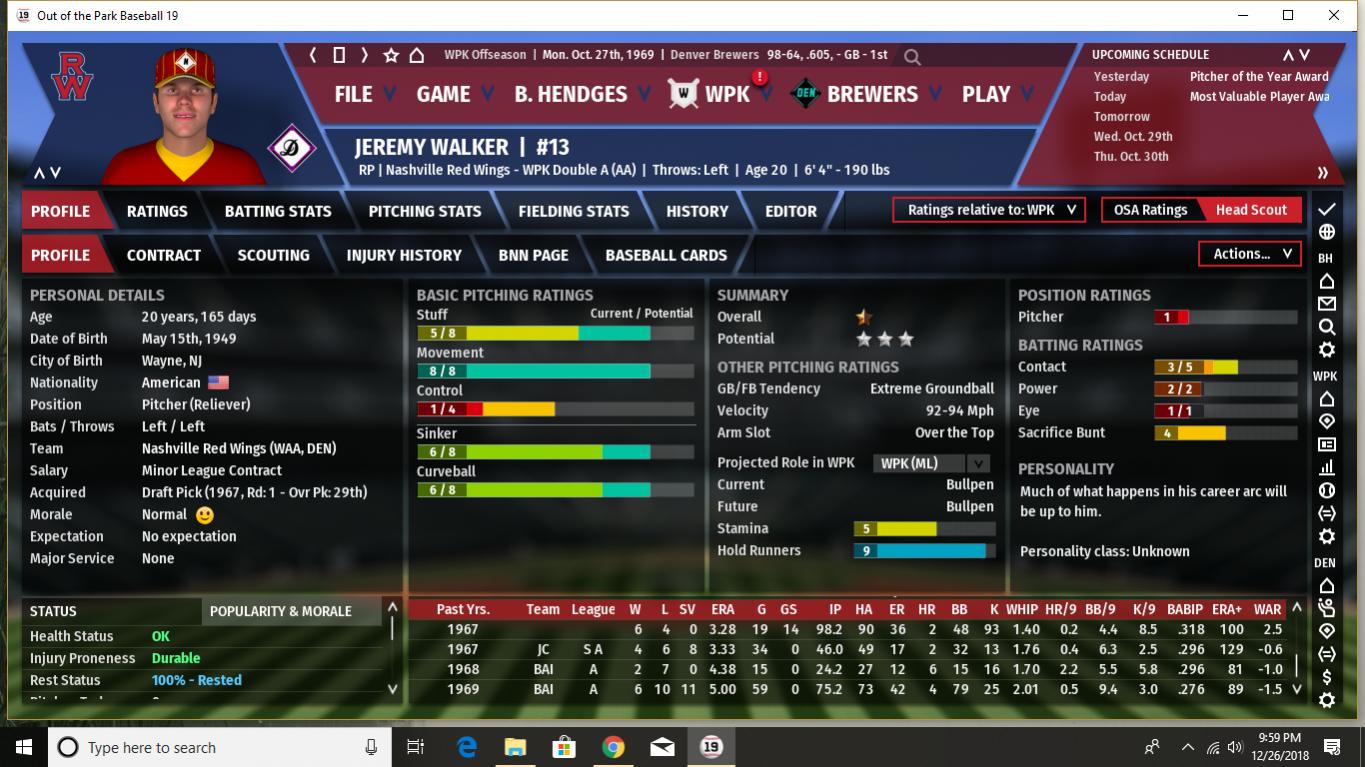Viewport: 1365px width, 767px height.
Task: Select the Contract sub-tab
Action: pyautogui.click(x=164, y=255)
